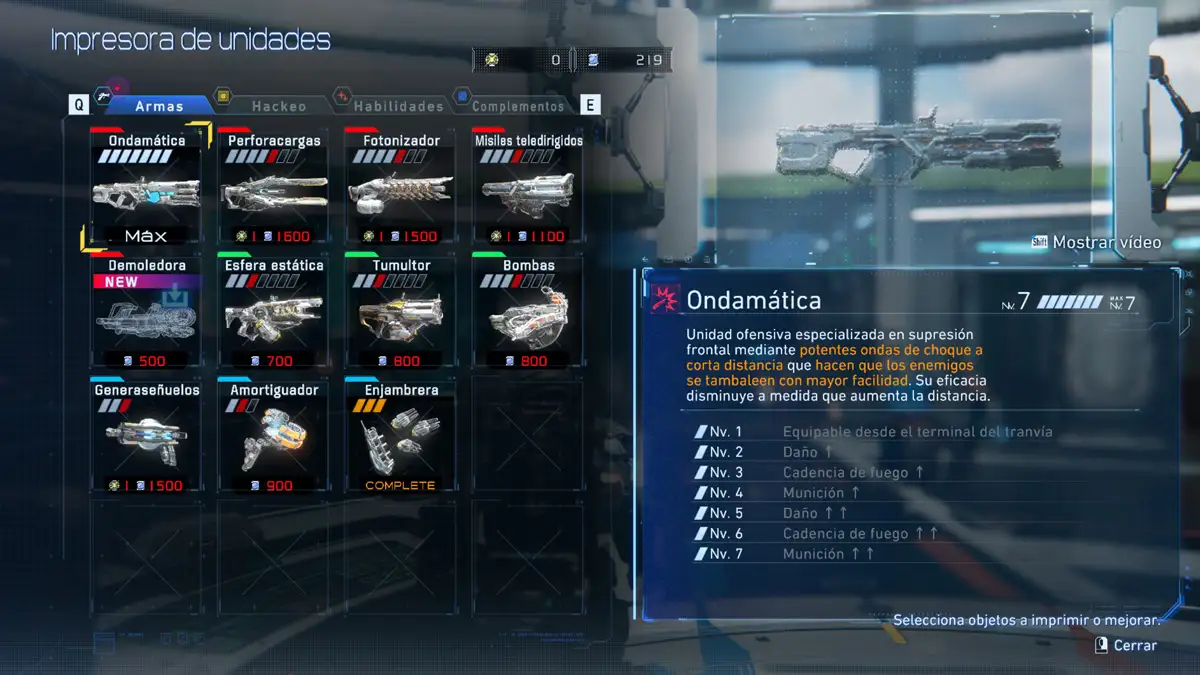This screenshot has height=675, width=1200.
Task: Select the Generaseñuelos weapon
Action: click(147, 437)
